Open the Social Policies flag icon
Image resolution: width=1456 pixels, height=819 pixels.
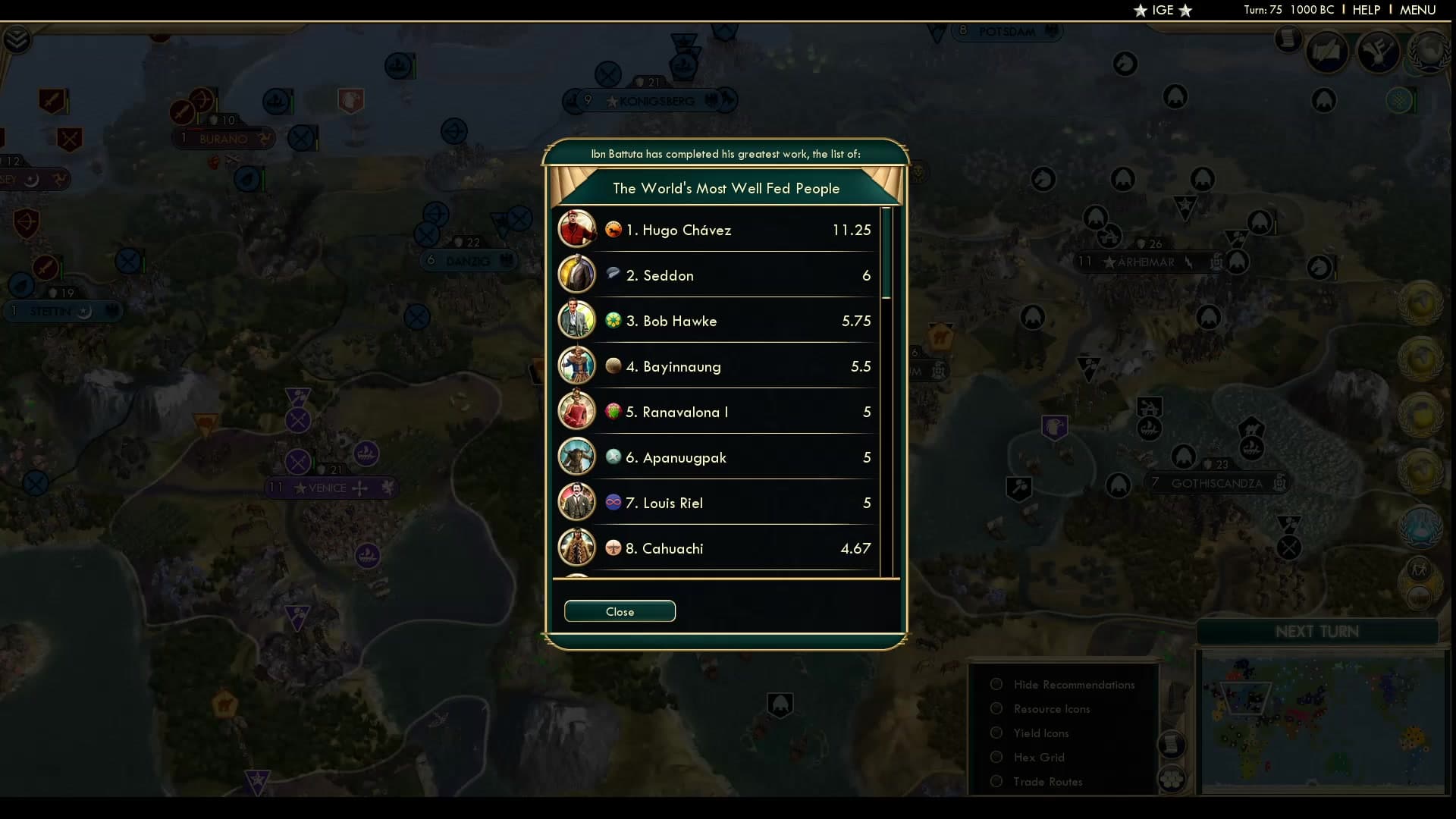coord(1327,53)
